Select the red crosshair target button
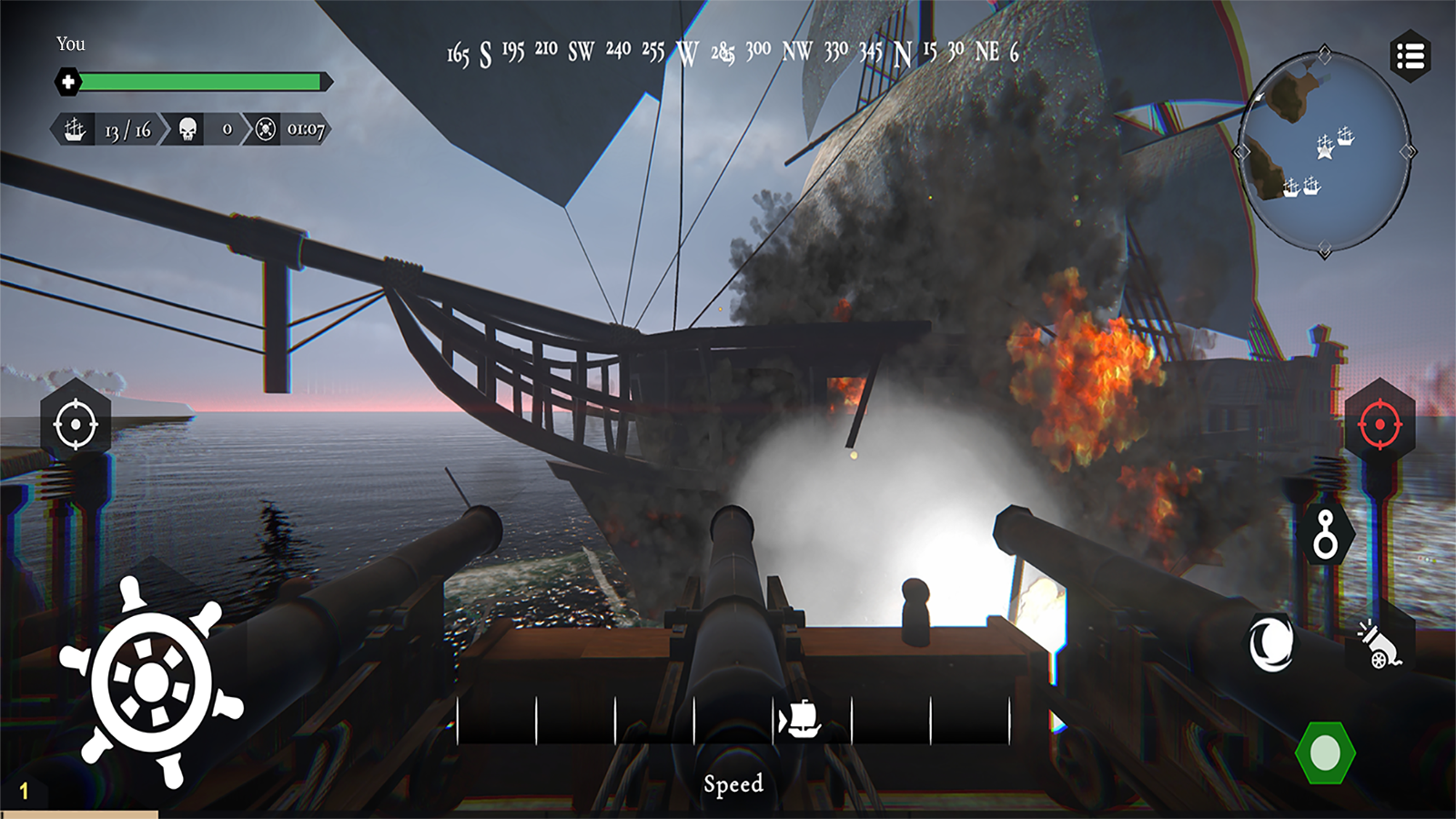This screenshot has width=1456, height=819. 1380,424
